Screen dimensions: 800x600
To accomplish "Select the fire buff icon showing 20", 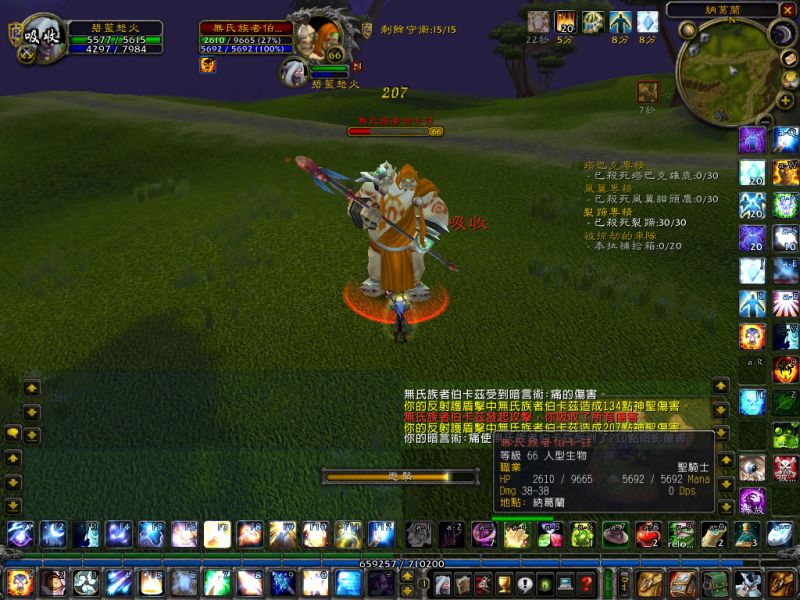I will coord(565,21).
